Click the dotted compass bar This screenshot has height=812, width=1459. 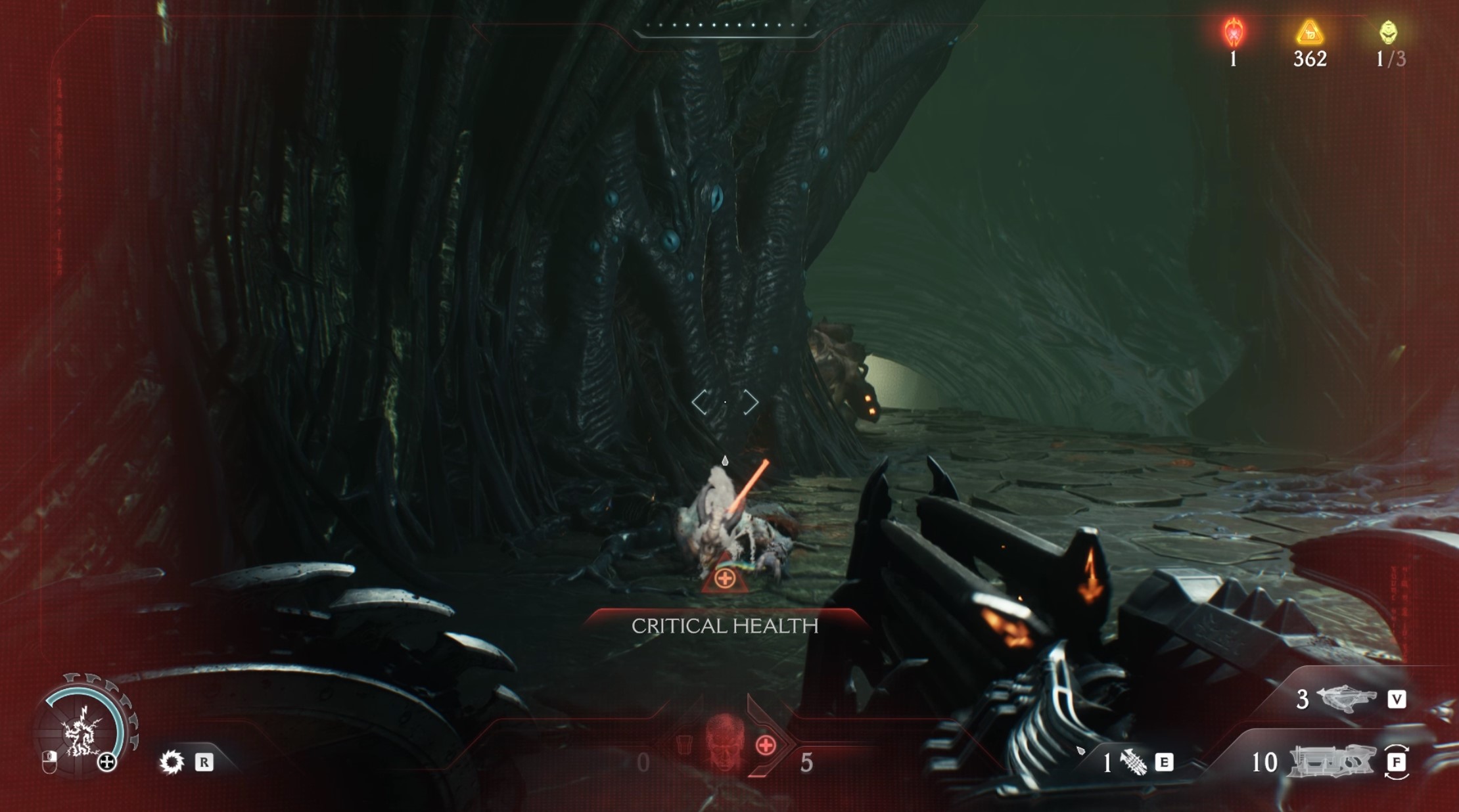point(726,26)
